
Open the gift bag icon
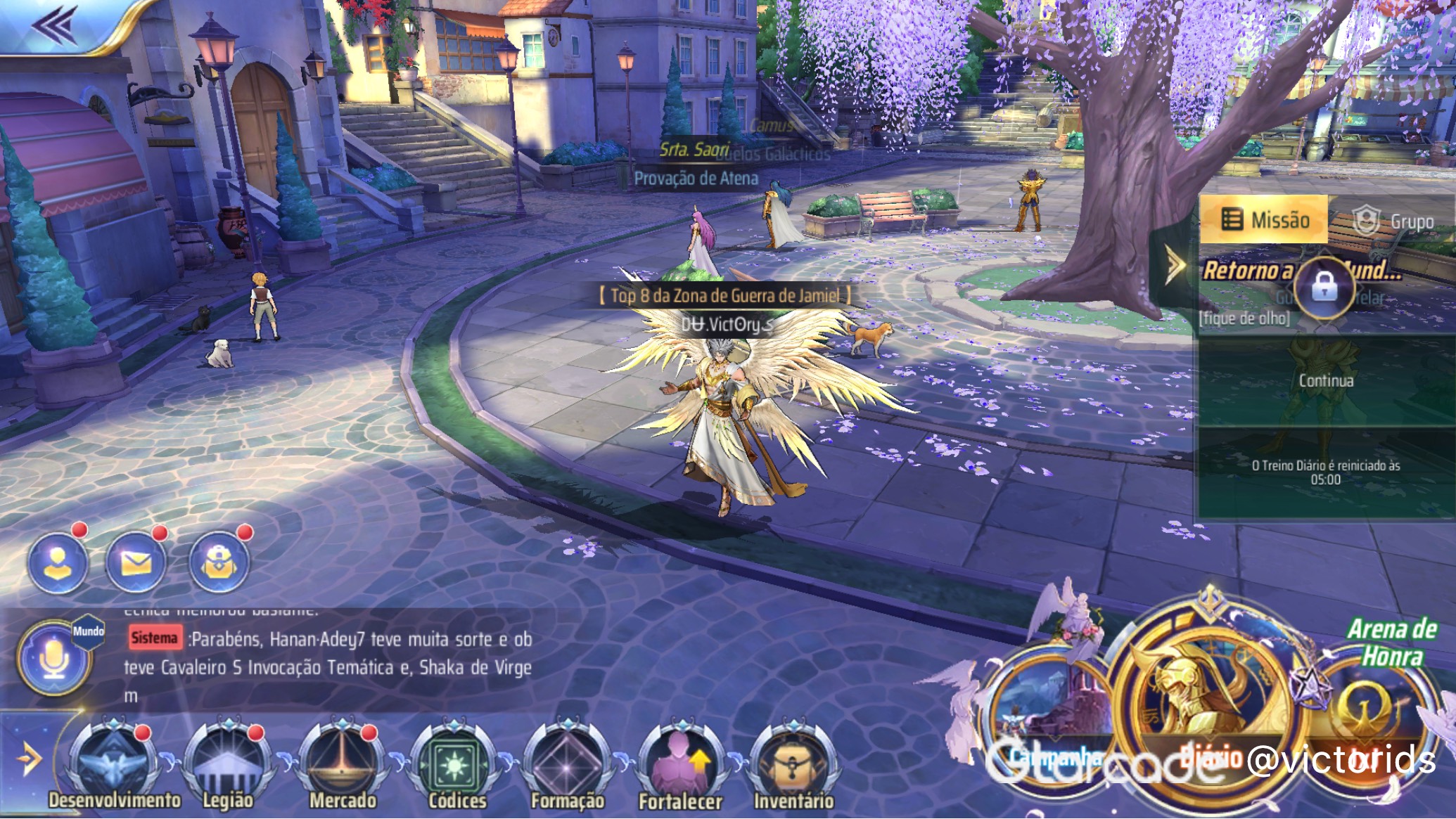(x=219, y=562)
